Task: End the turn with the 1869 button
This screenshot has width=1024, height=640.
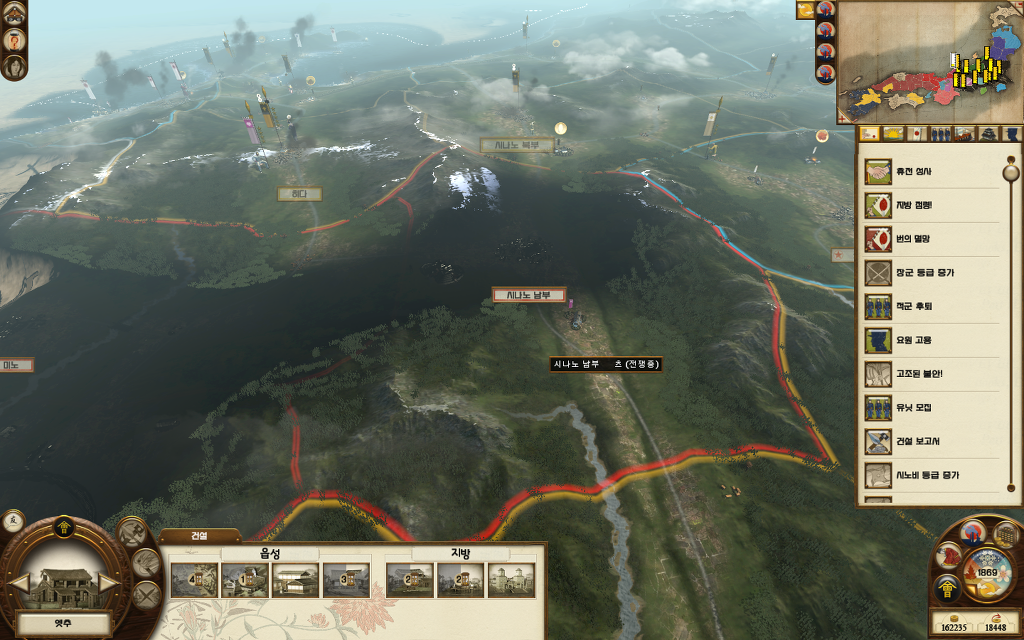Action: point(987,573)
